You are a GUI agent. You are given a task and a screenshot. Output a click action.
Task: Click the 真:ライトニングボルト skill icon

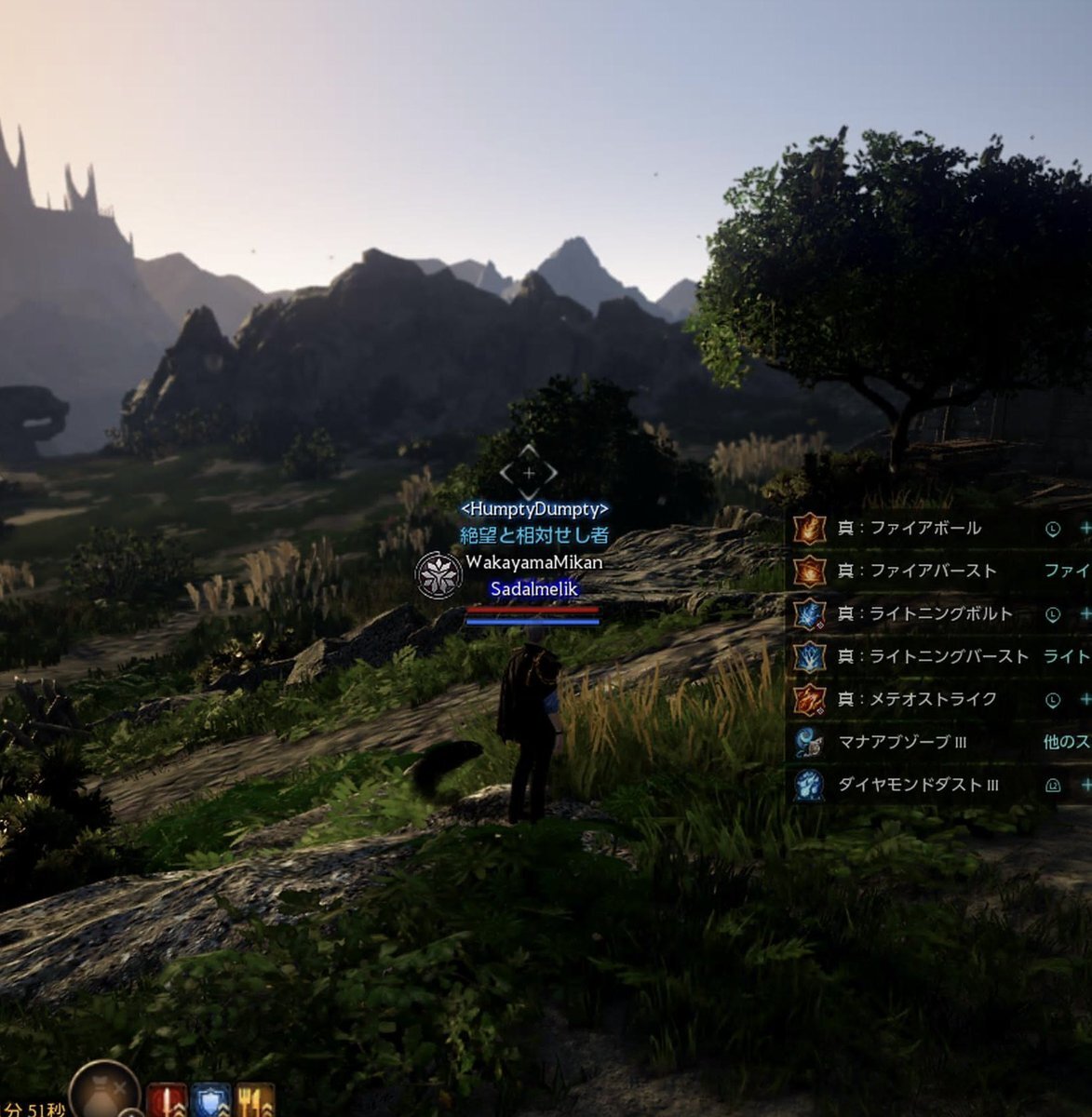coord(809,614)
